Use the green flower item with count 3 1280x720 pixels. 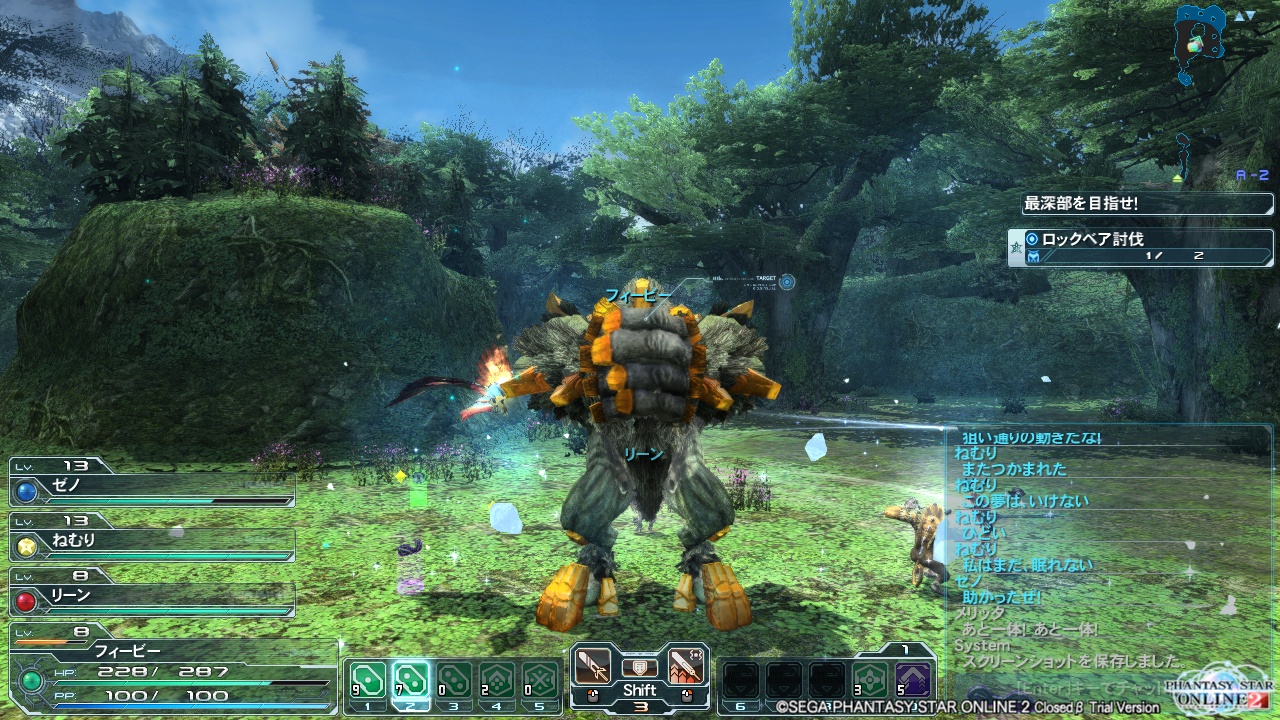870,680
